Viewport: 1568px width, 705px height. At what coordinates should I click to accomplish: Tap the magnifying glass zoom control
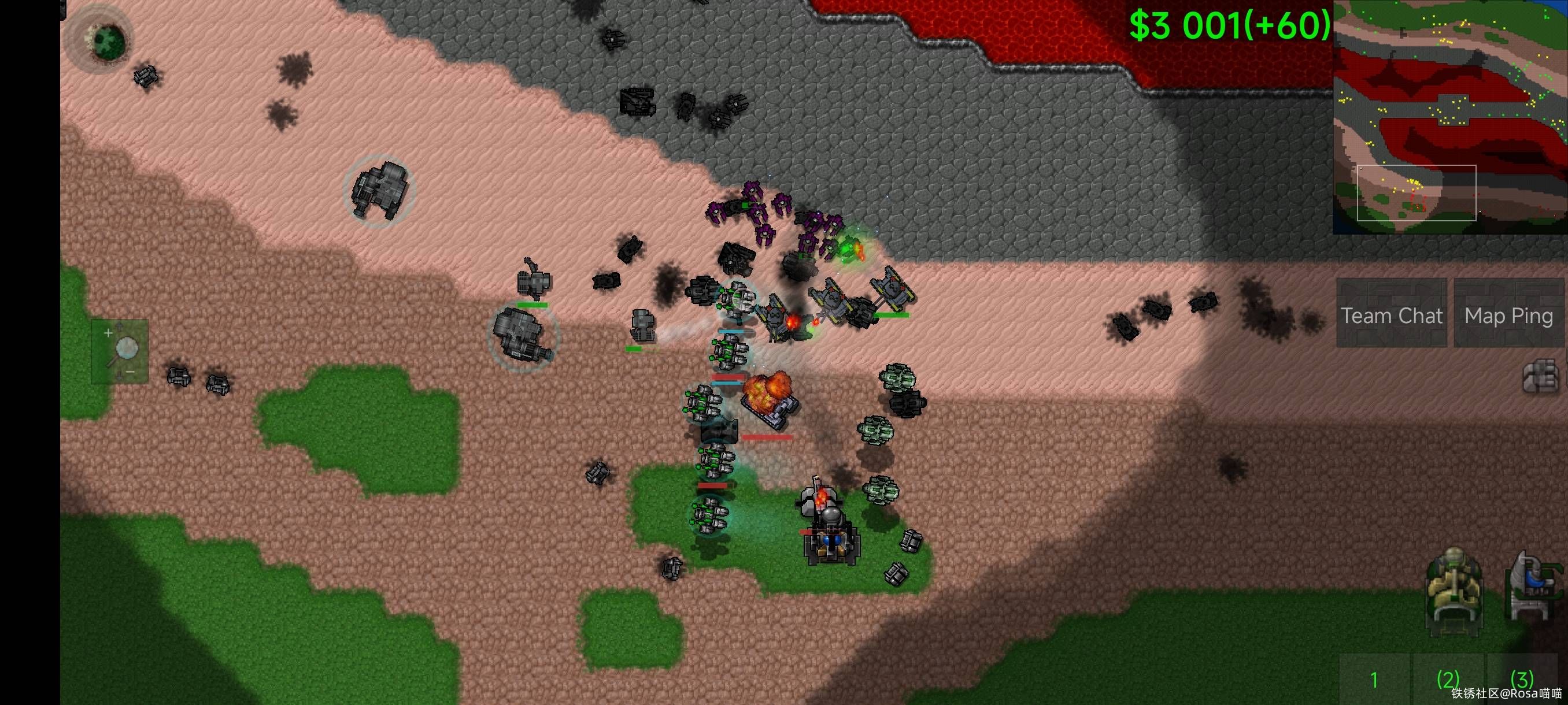[120, 351]
